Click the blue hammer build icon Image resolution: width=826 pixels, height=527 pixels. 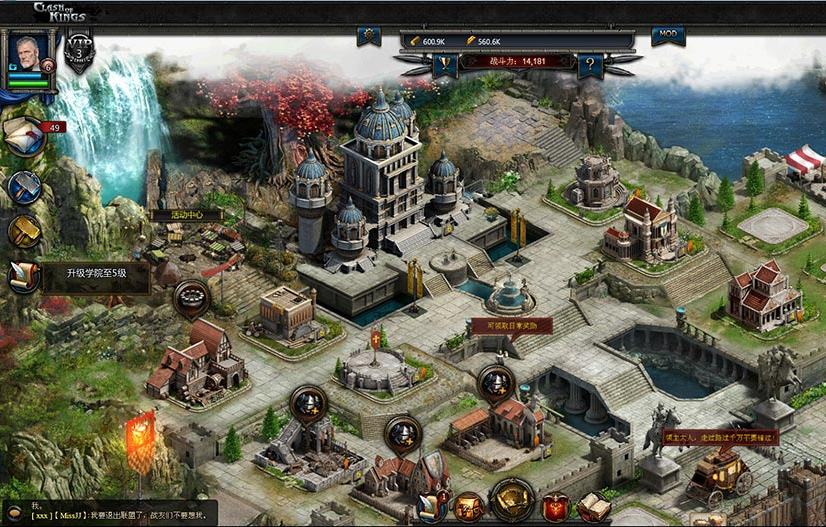[24, 186]
